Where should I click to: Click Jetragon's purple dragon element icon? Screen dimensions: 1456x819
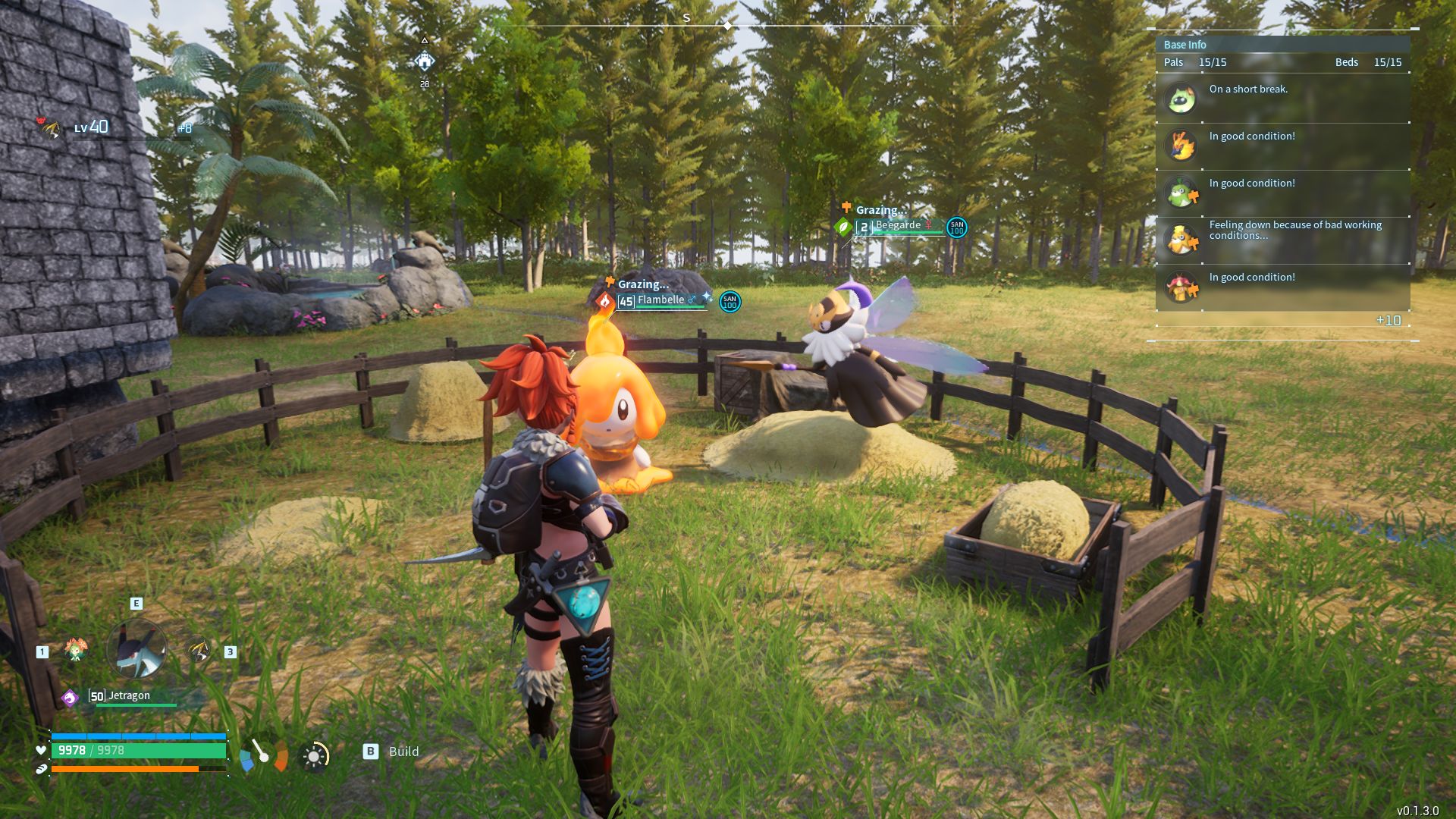pos(71,697)
